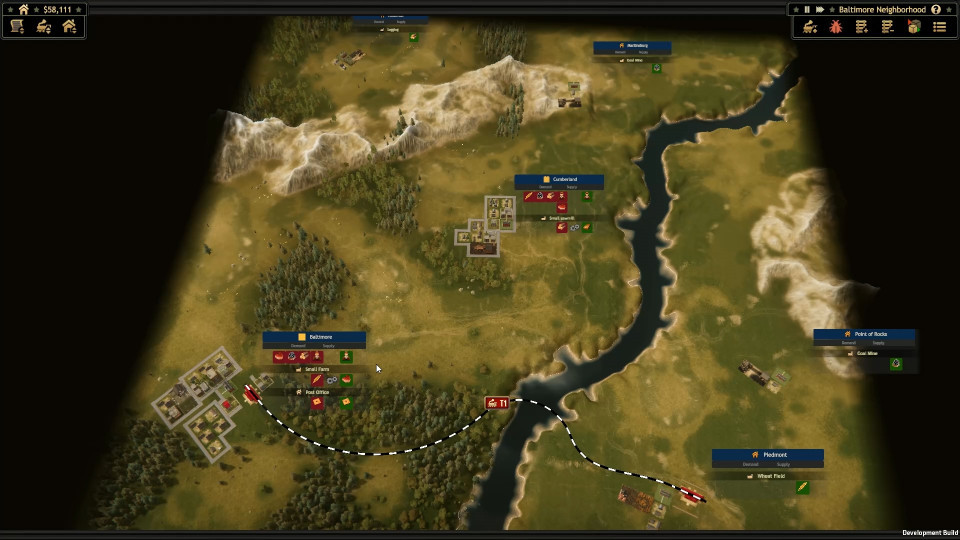960x540 pixels.
Task: Select the Piedmont town label
Action: pyautogui.click(x=768, y=455)
